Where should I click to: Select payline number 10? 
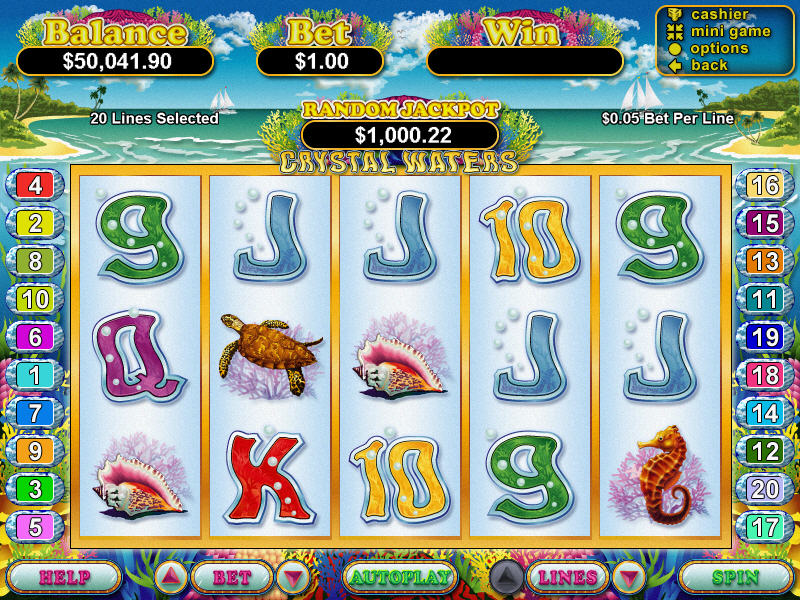point(35,299)
